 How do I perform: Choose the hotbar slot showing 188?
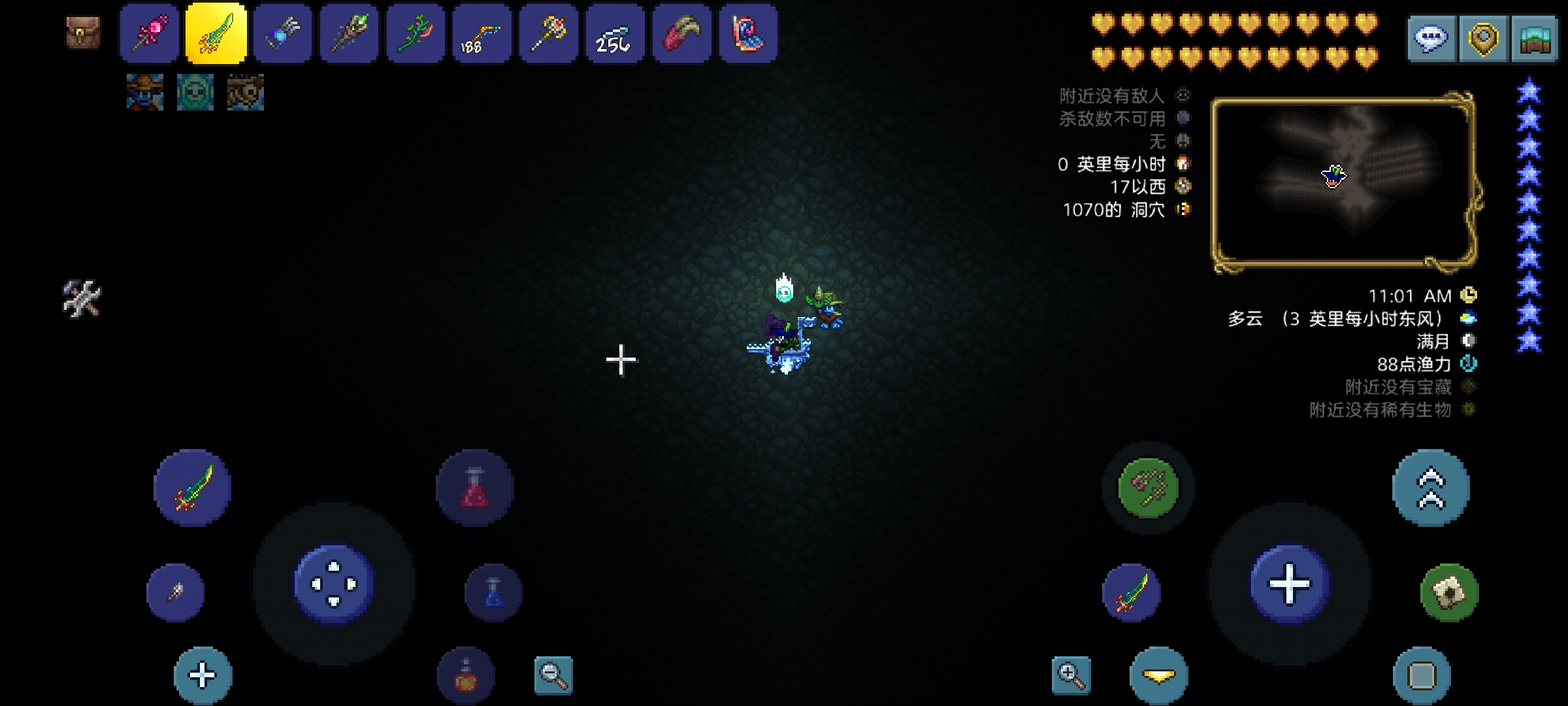click(482, 33)
